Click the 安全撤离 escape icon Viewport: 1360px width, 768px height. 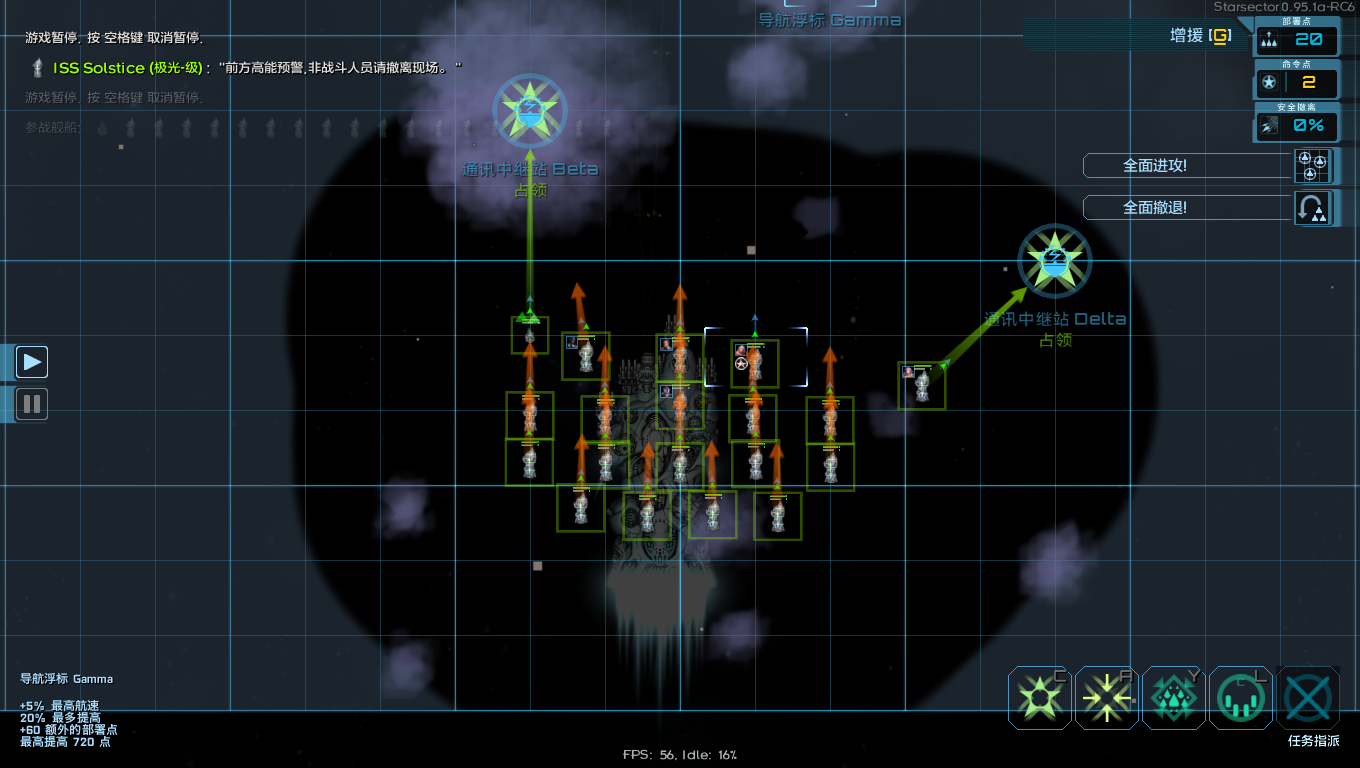tap(1267, 124)
